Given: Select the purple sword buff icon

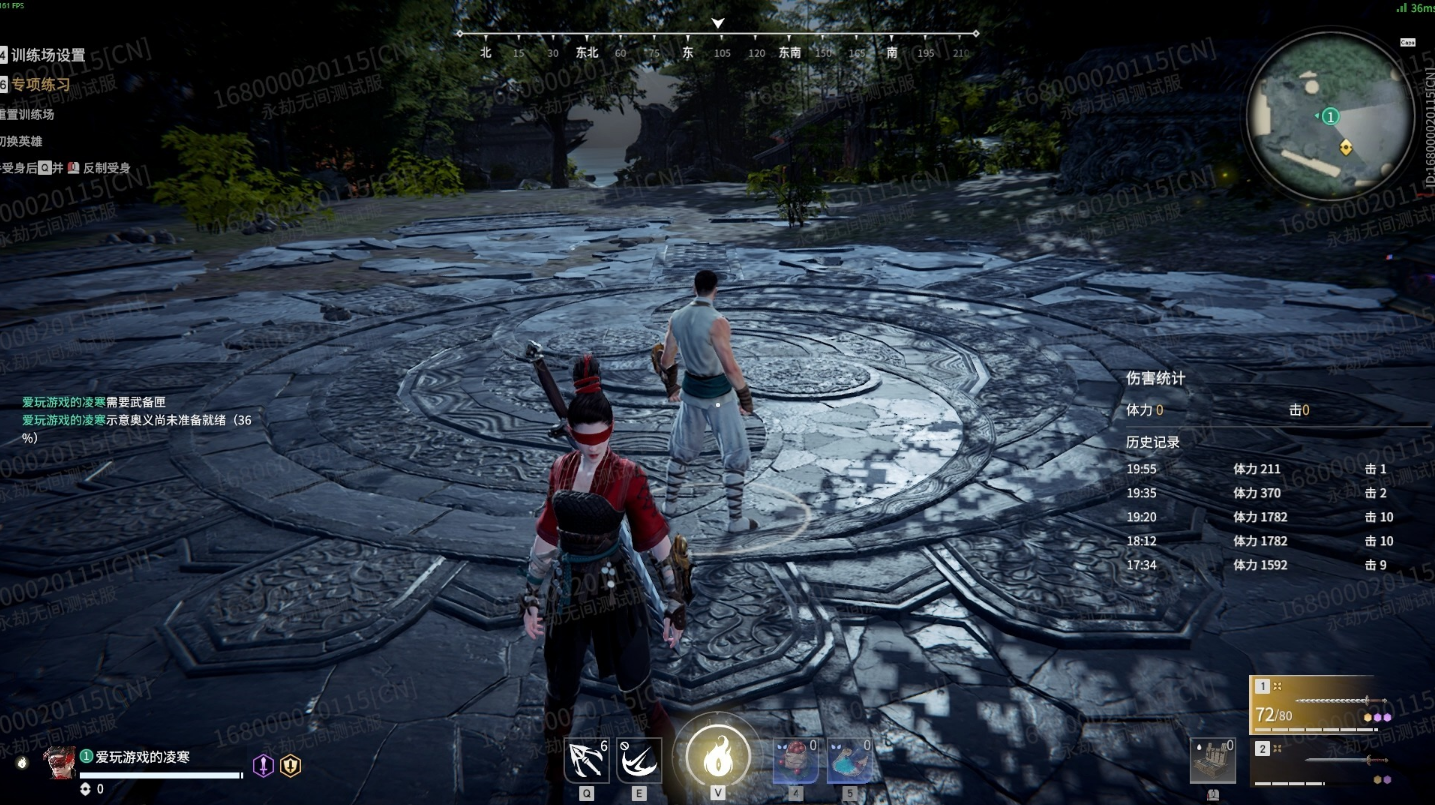Looking at the screenshot, I should pyautogui.click(x=262, y=766).
